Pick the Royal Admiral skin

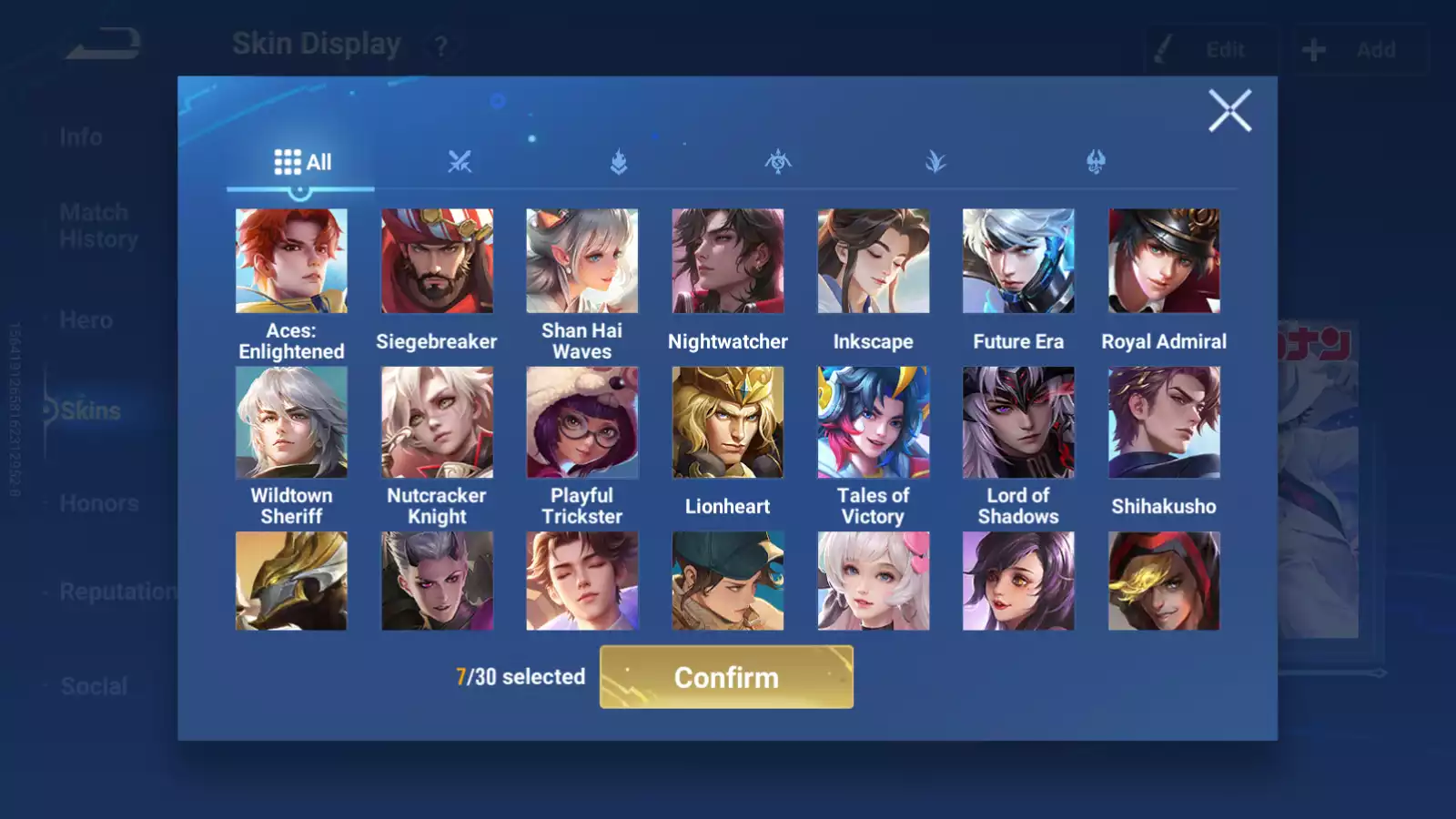click(x=1164, y=261)
